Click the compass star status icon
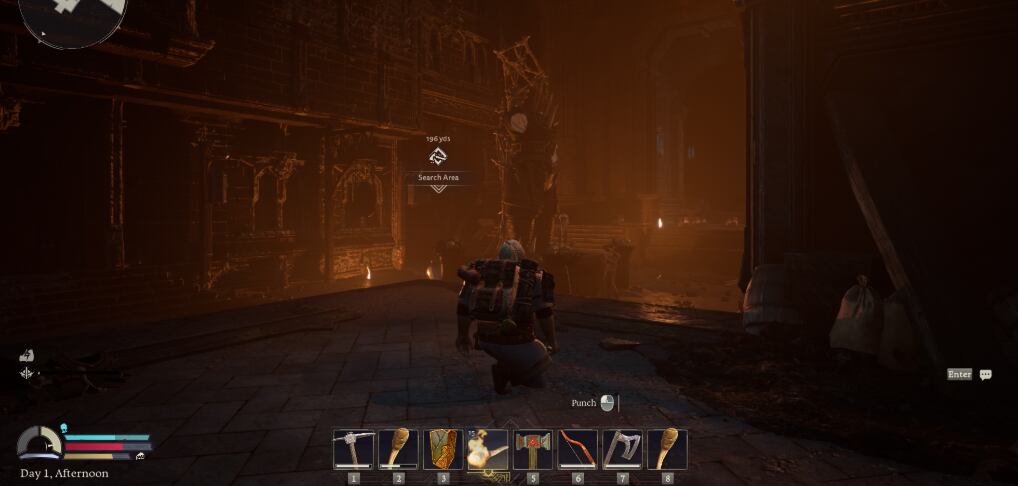The height and width of the screenshot is (486, 1018). click(x=27, y=373)
